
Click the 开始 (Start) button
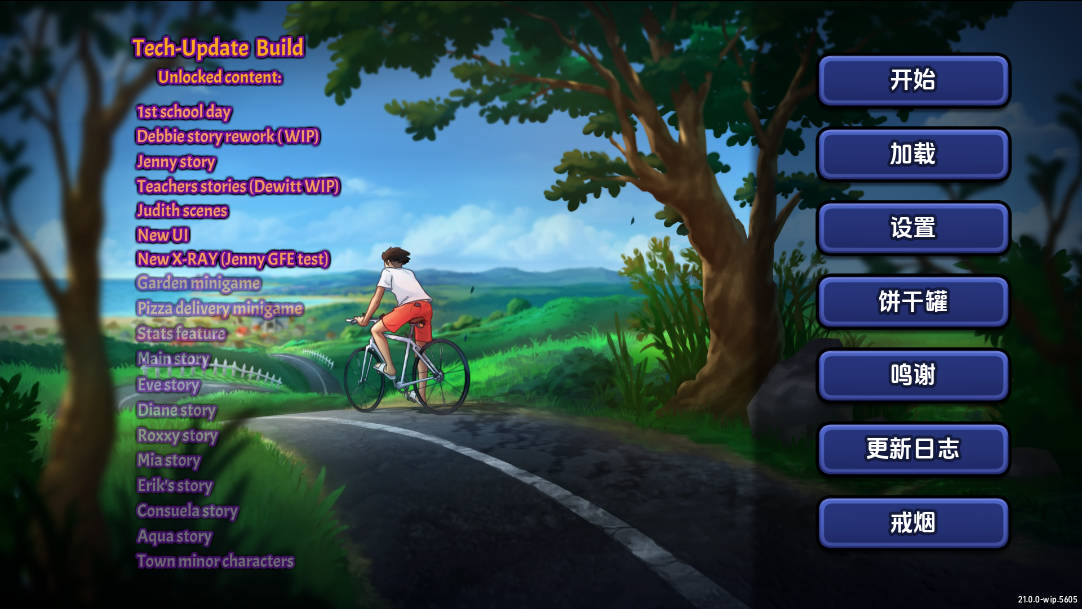coord(913,80)
